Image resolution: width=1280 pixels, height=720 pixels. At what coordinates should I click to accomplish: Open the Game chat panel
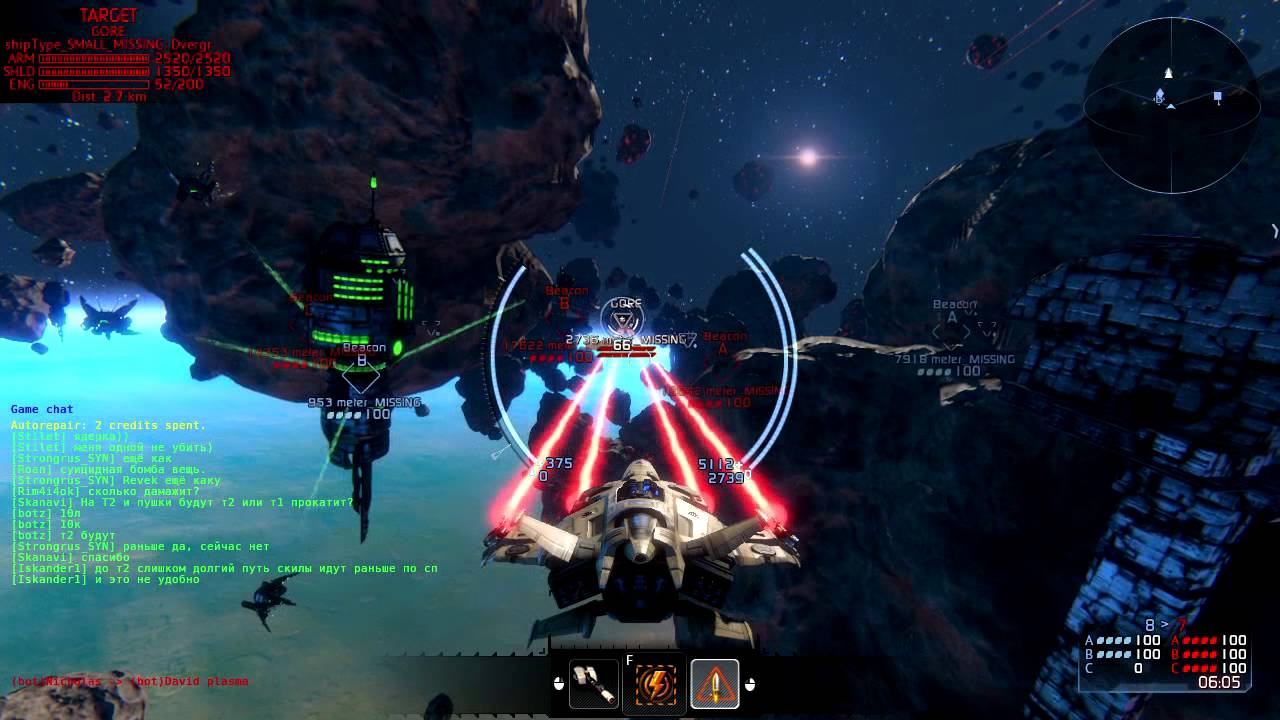(42, 409)
